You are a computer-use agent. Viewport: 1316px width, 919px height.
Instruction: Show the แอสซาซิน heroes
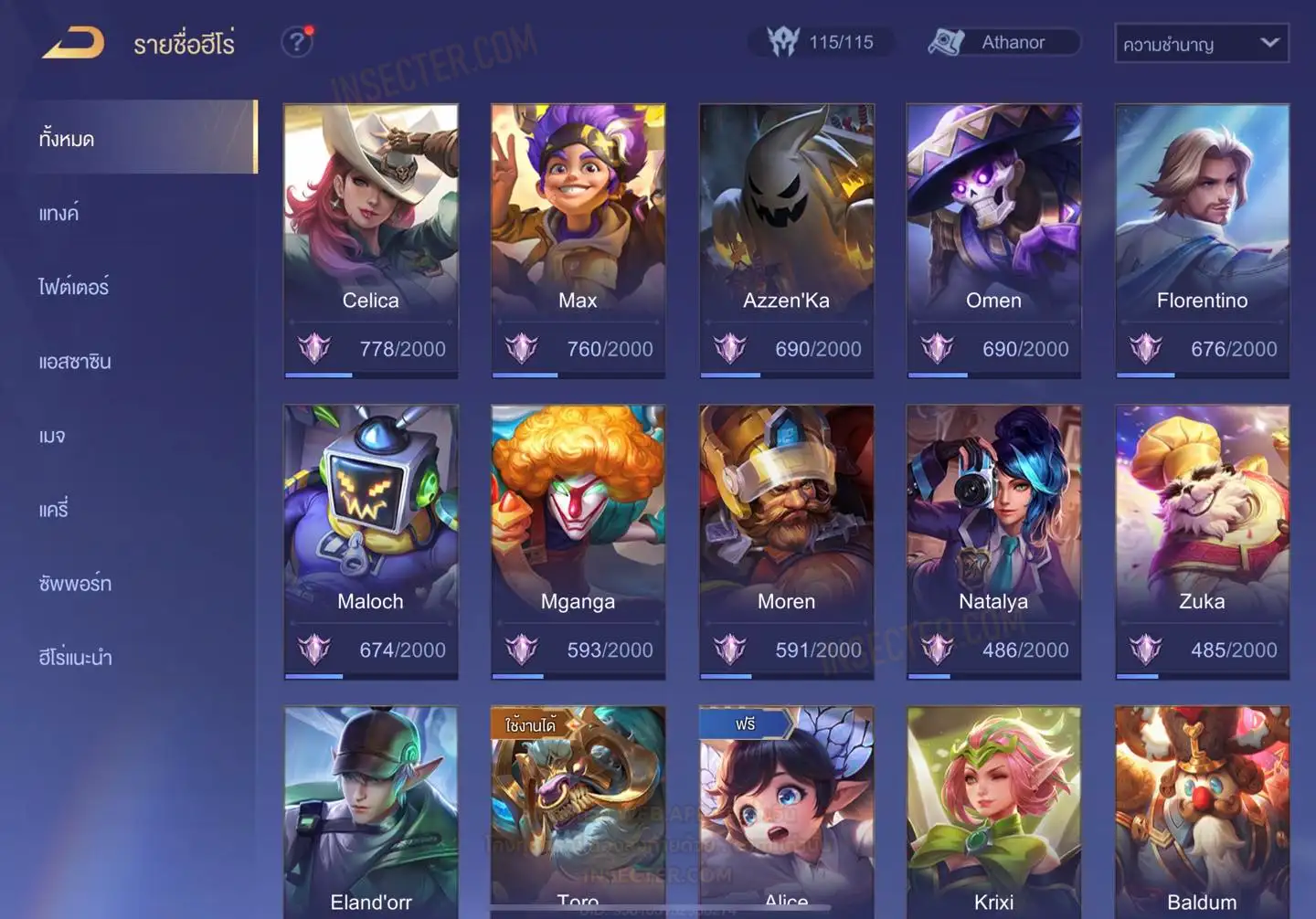coord(75,362)
